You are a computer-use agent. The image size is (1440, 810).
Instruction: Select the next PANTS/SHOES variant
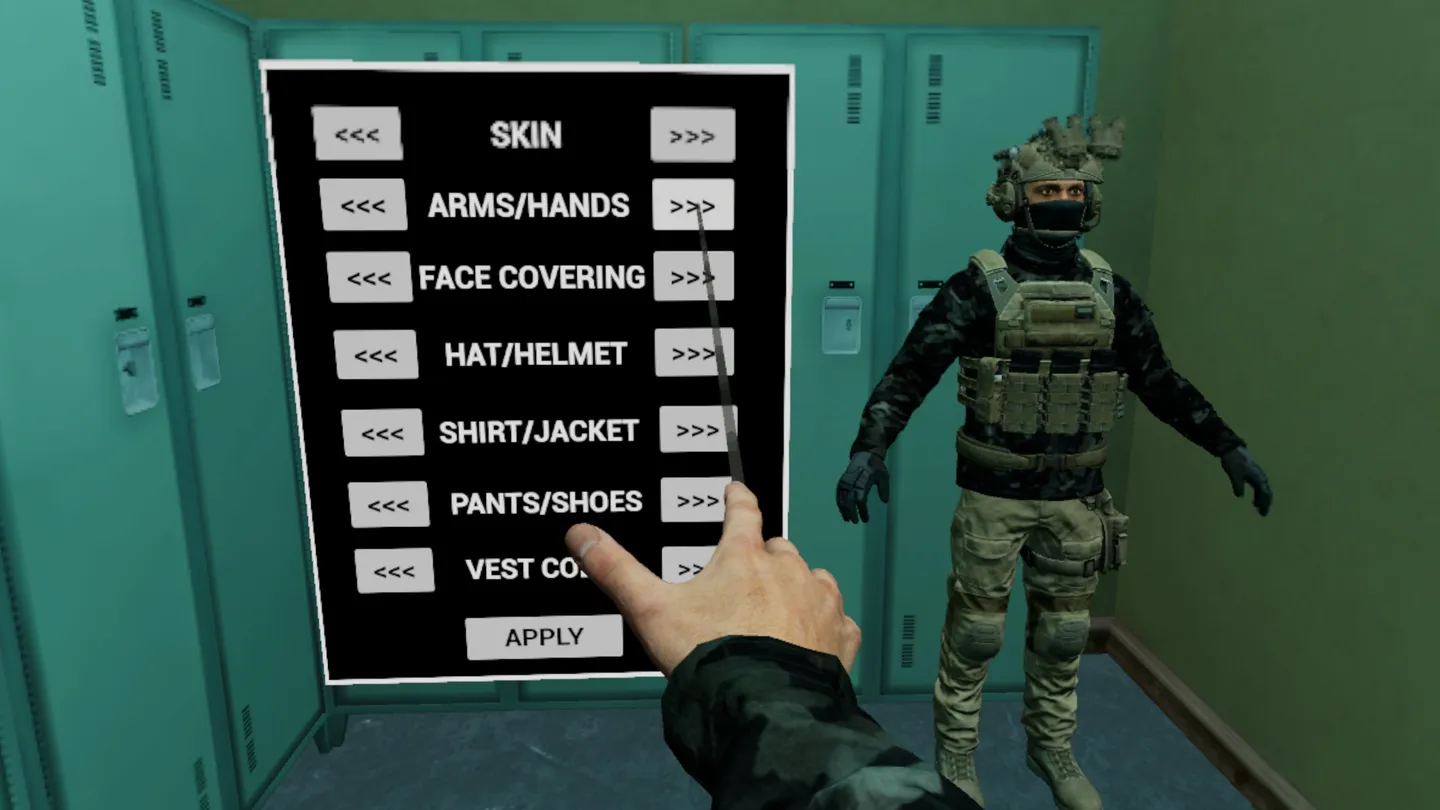tap(695, 502)
